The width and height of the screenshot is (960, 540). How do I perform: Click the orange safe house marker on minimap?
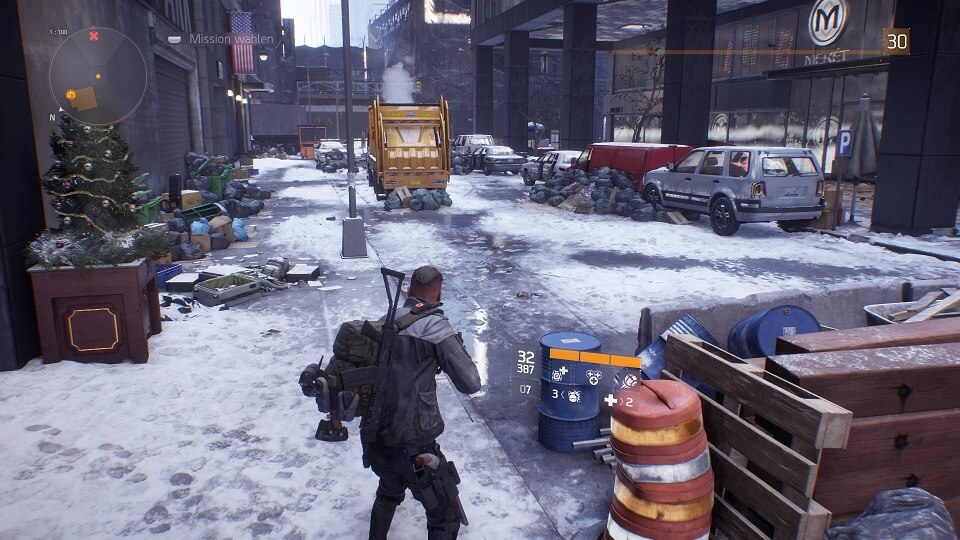[x=72, y=94]
